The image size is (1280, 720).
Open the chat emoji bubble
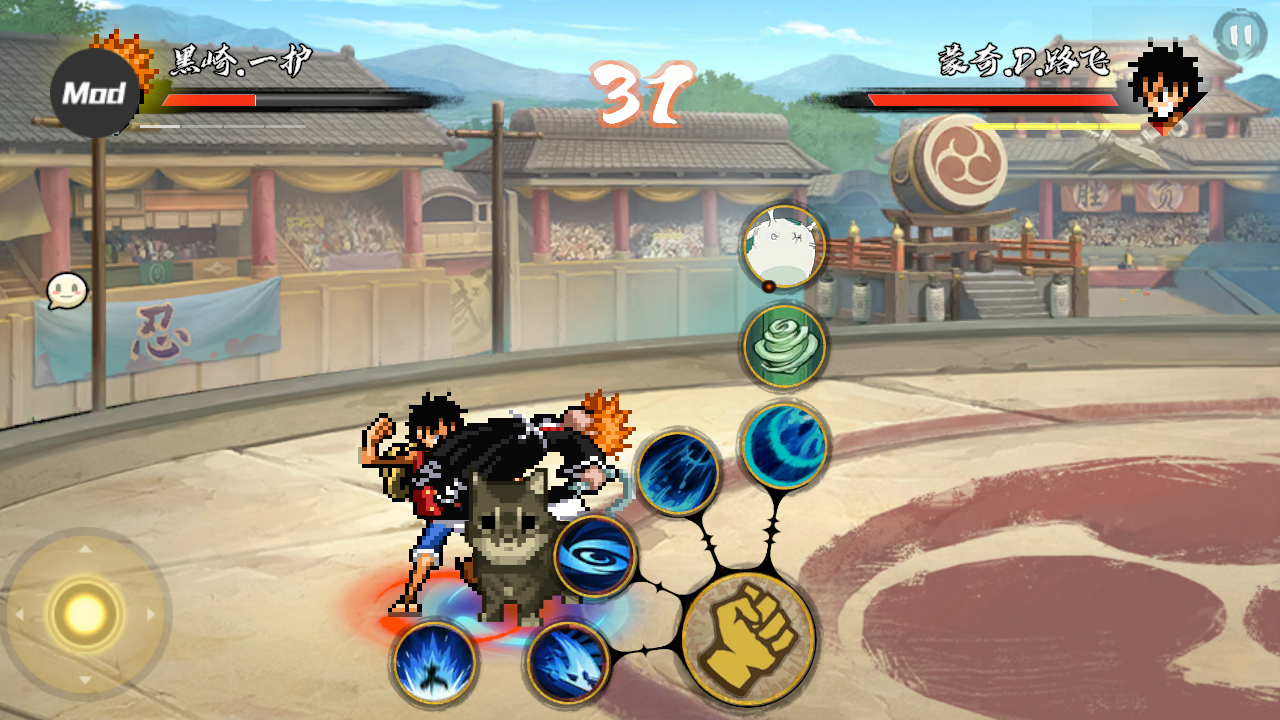[x=66, y=291]
